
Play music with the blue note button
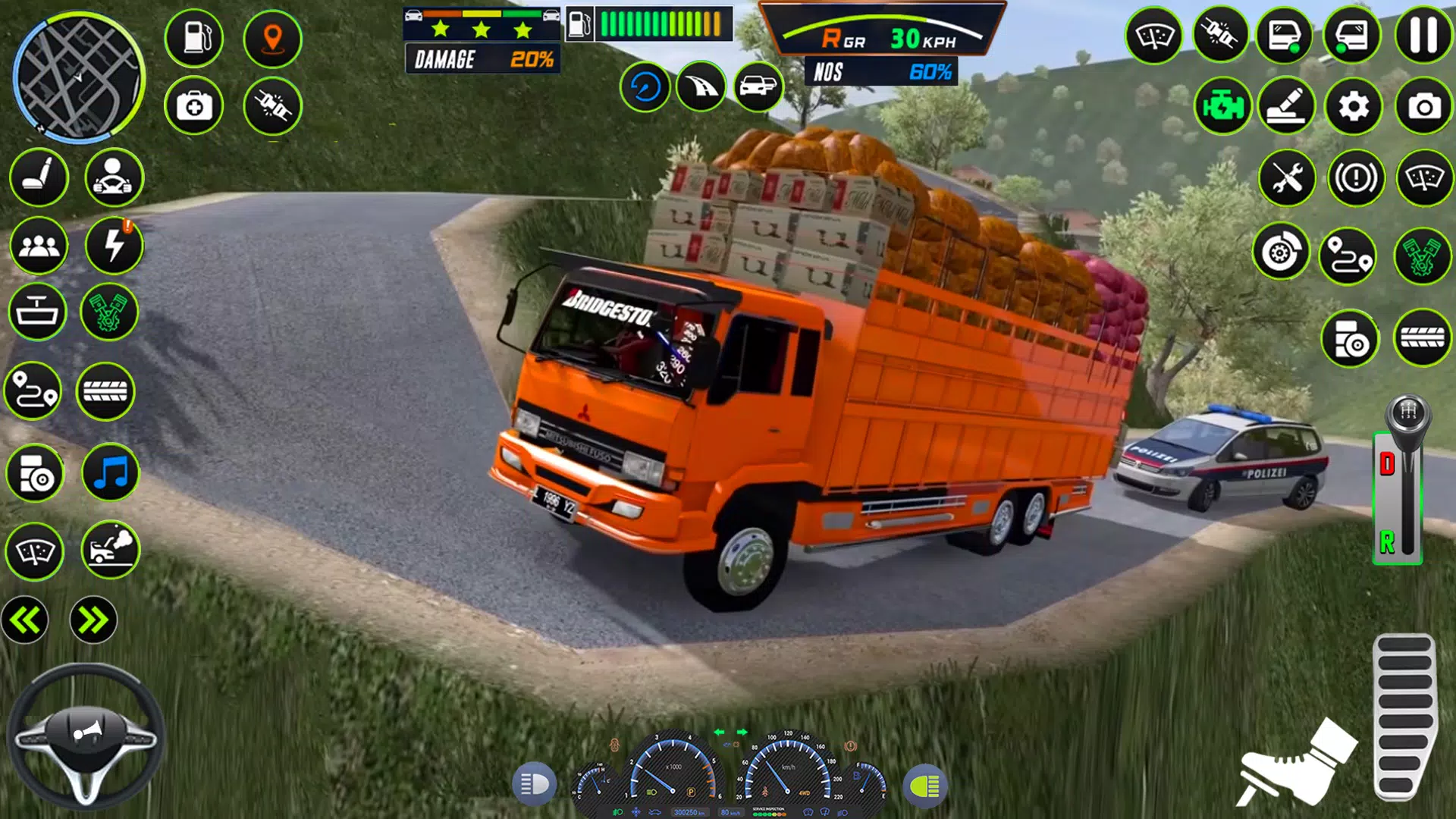pos(111,473)
